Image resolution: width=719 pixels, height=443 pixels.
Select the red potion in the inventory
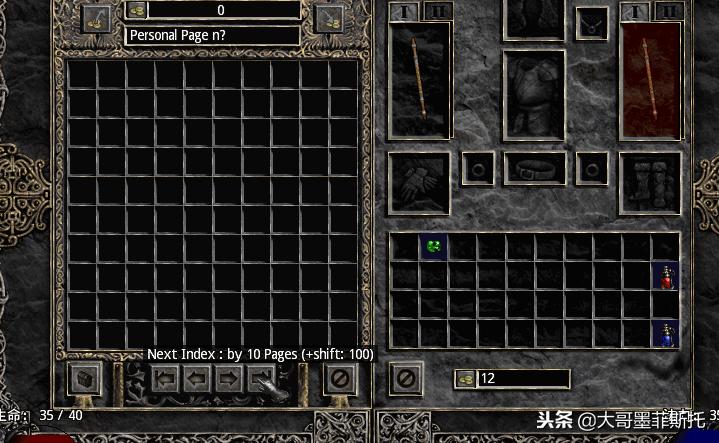(665, 276)
